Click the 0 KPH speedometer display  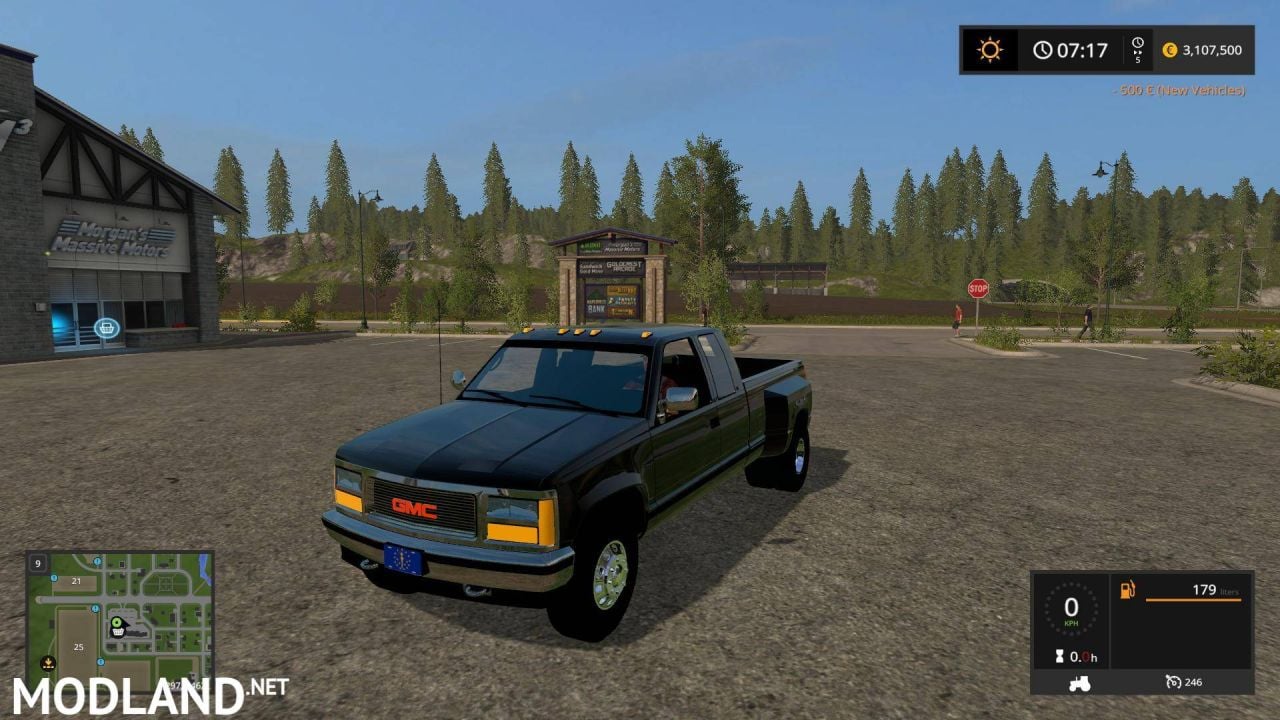click(x=1072, y=613)
